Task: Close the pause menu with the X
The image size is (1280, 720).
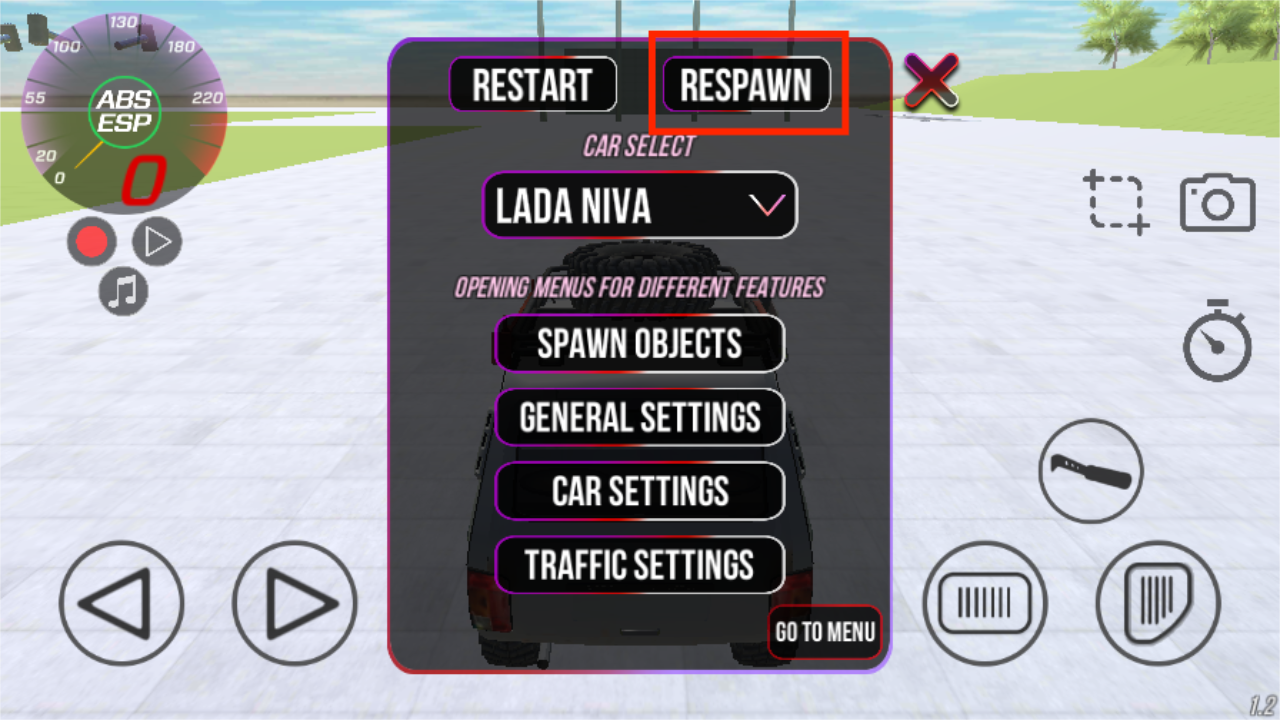Action: click(931, 80)
